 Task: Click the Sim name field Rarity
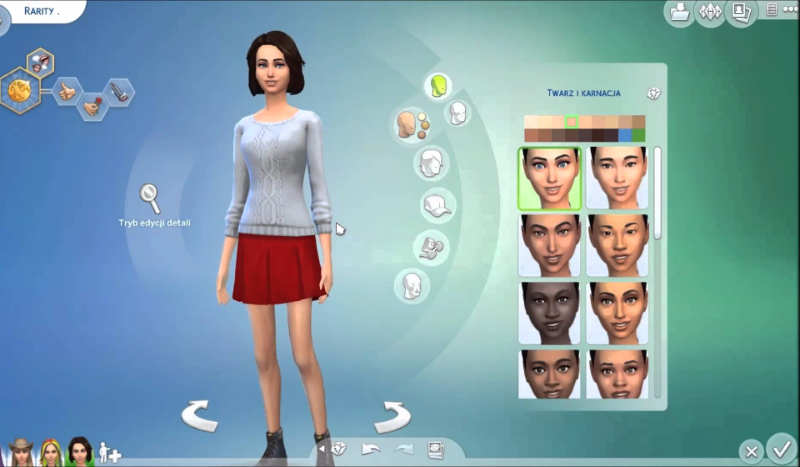click(40, 11)
